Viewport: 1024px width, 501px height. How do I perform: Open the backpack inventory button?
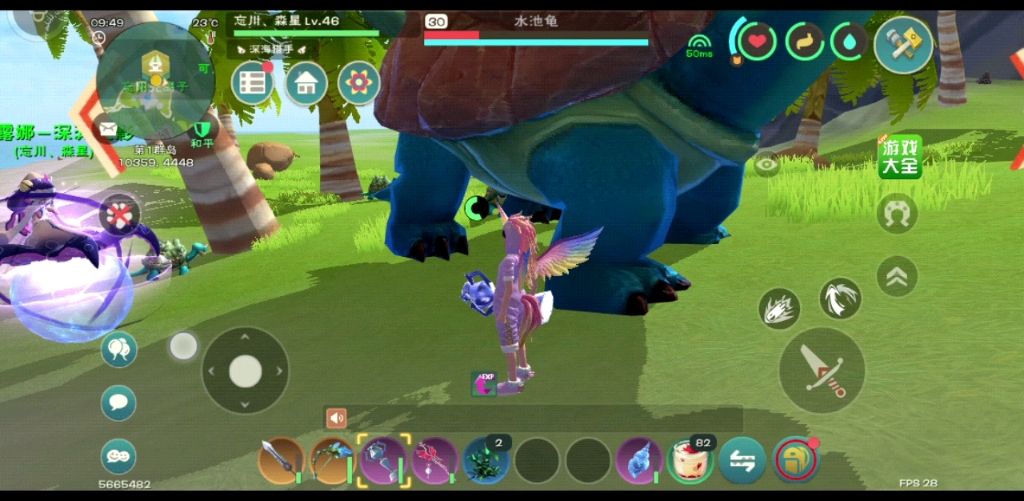tap(795, 460)
